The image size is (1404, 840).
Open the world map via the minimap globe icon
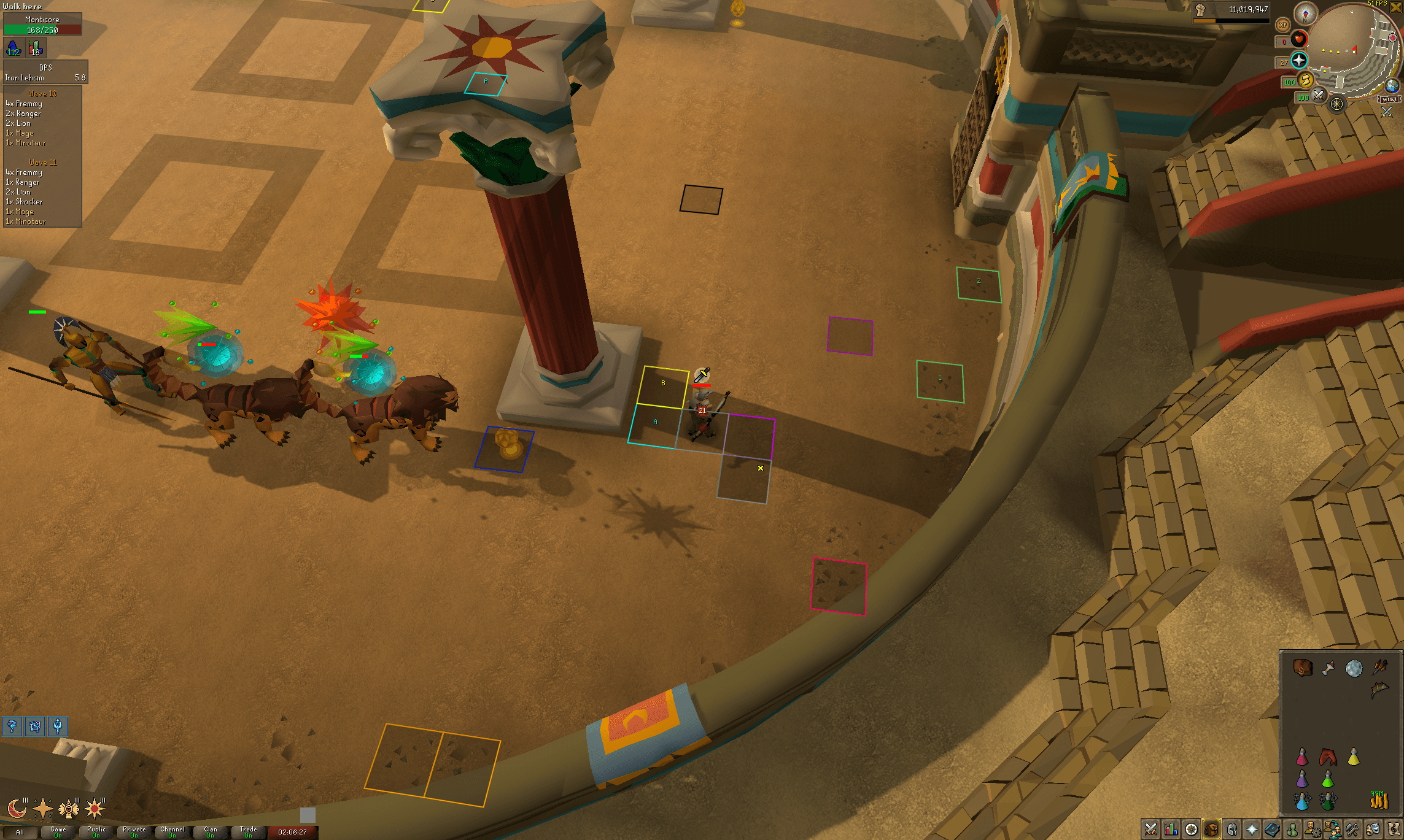pyautogui.click(x=1390, y=86)
